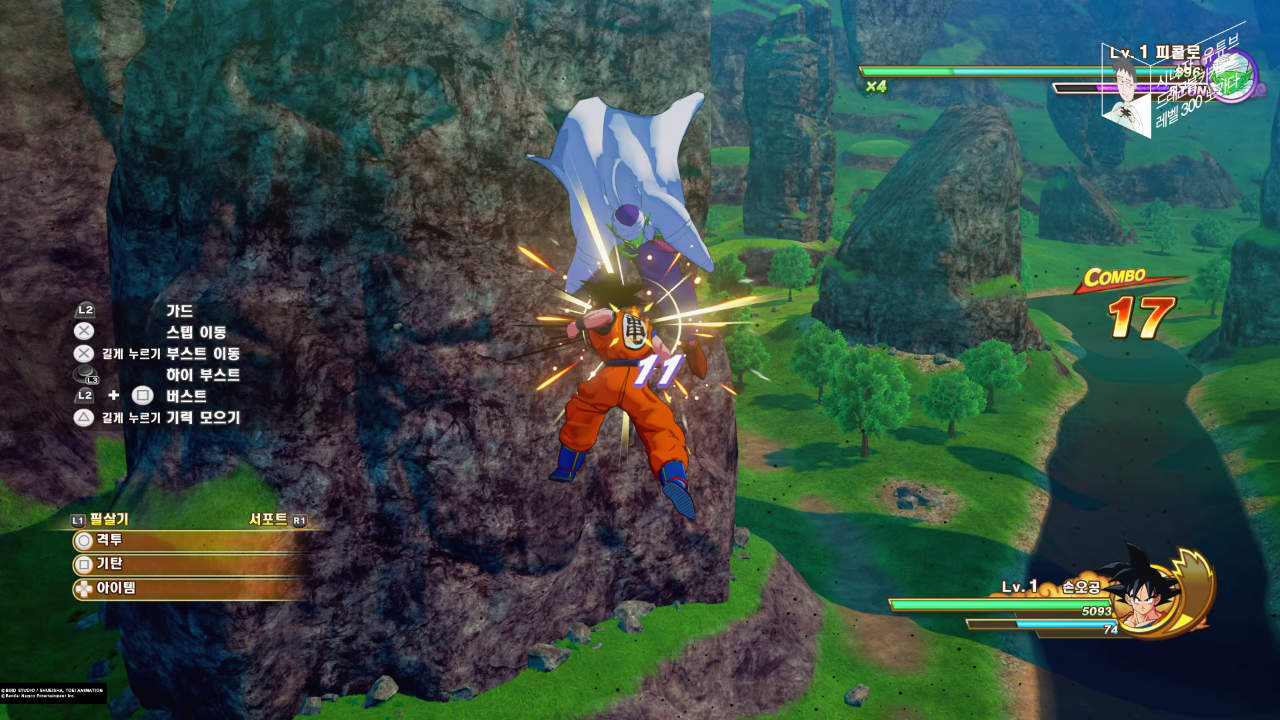
Task: Switch to the 서포트 support label
Action: (x=268, y=519)
